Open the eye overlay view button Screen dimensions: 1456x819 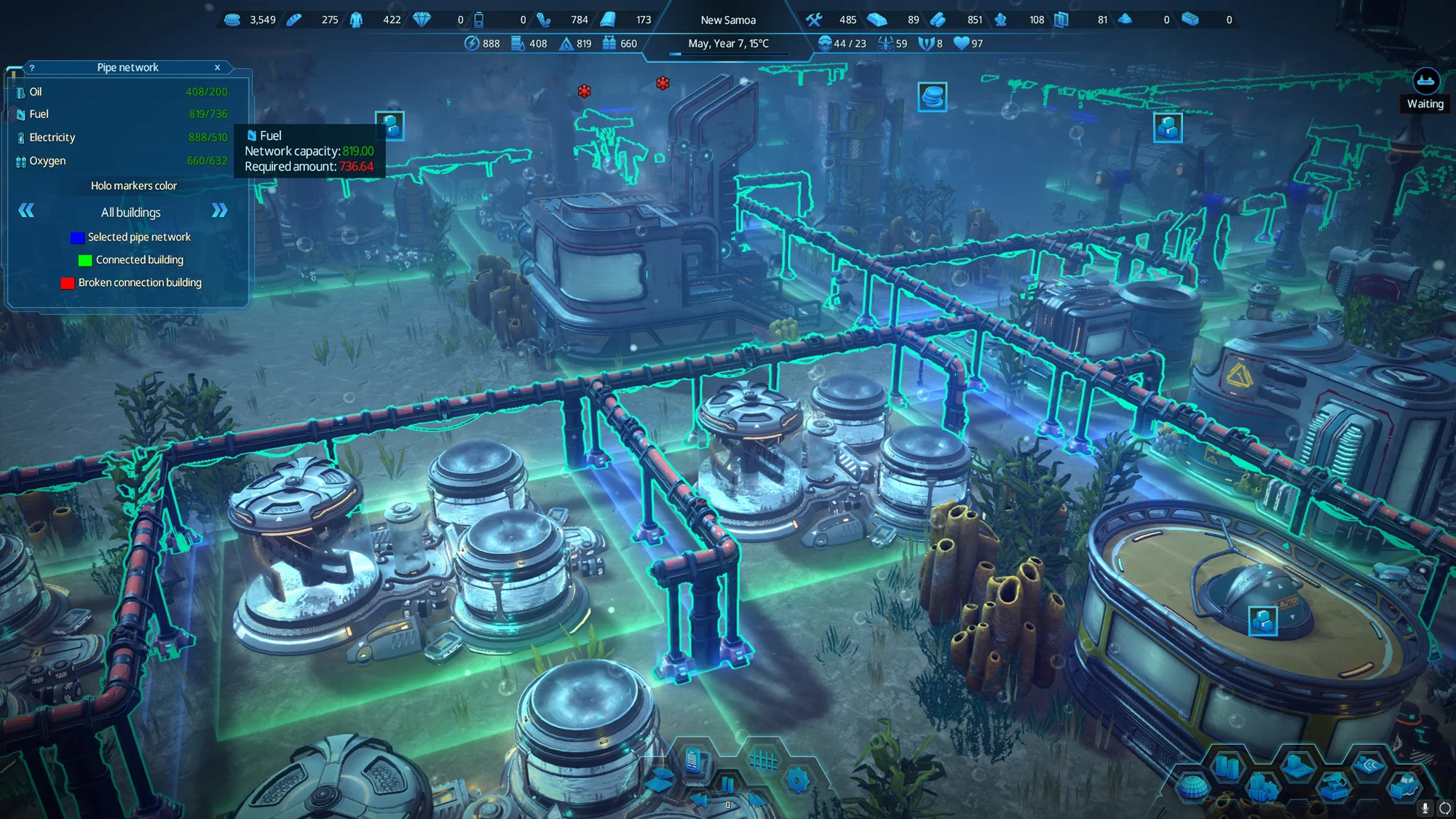pyautogui.click(x=660, y=779)
